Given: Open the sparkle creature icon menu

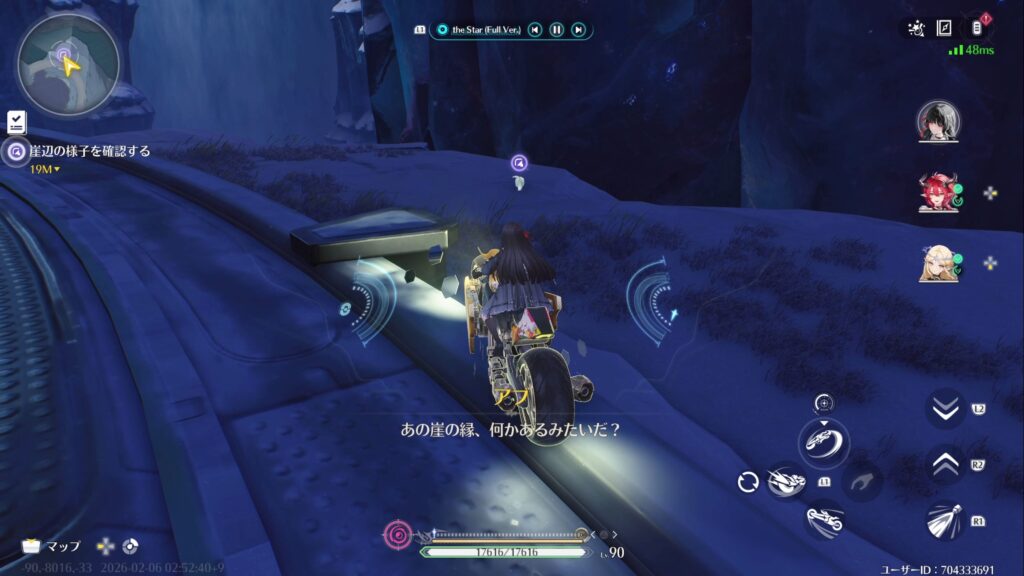Looking at the screenshot, I should (915, 28).
